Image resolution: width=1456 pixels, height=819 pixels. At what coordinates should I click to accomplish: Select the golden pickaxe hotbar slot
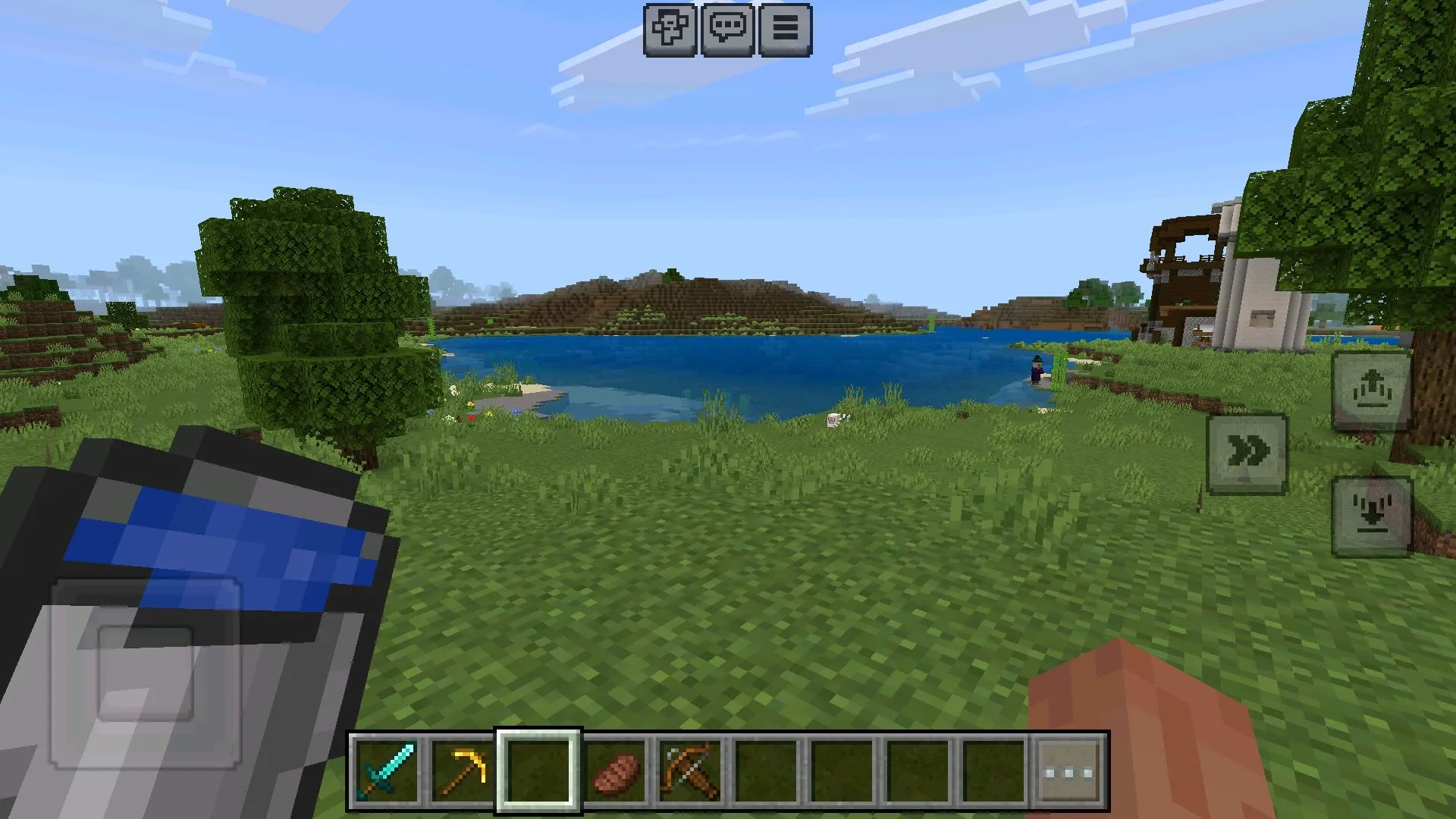pos(463,771)
